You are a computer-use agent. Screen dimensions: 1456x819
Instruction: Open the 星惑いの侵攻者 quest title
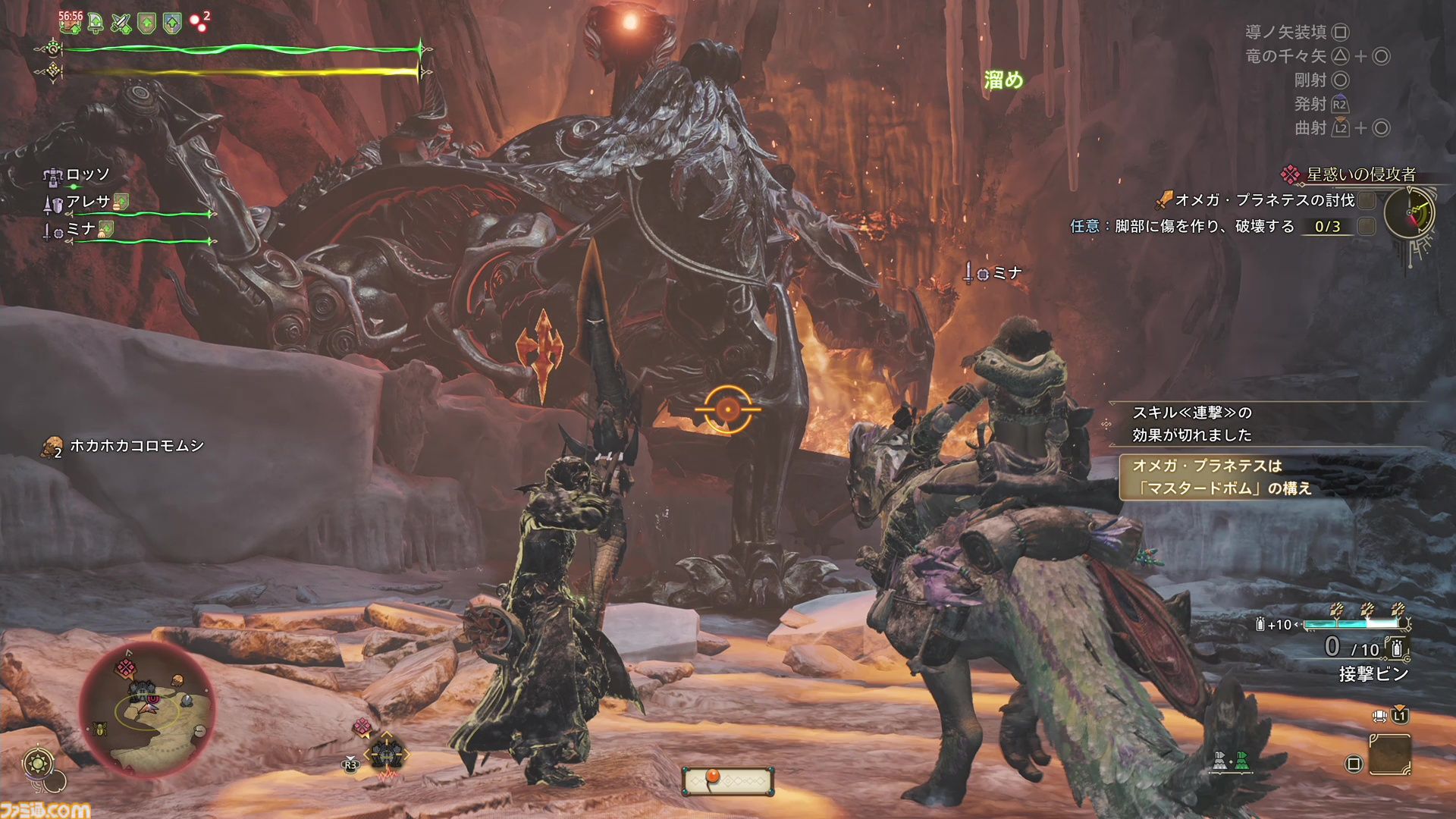(1360, 174)
